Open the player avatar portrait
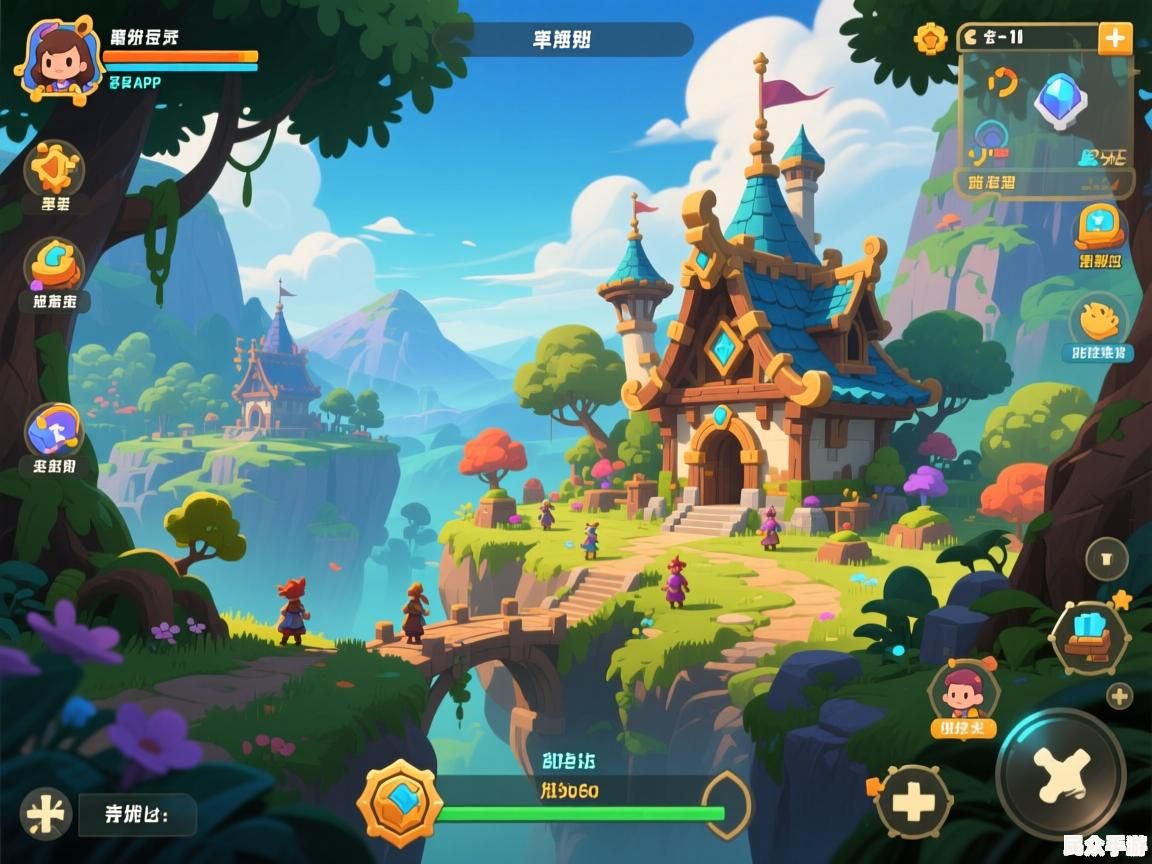Screen dimensions: 1152x864 [x=58, y=58]
